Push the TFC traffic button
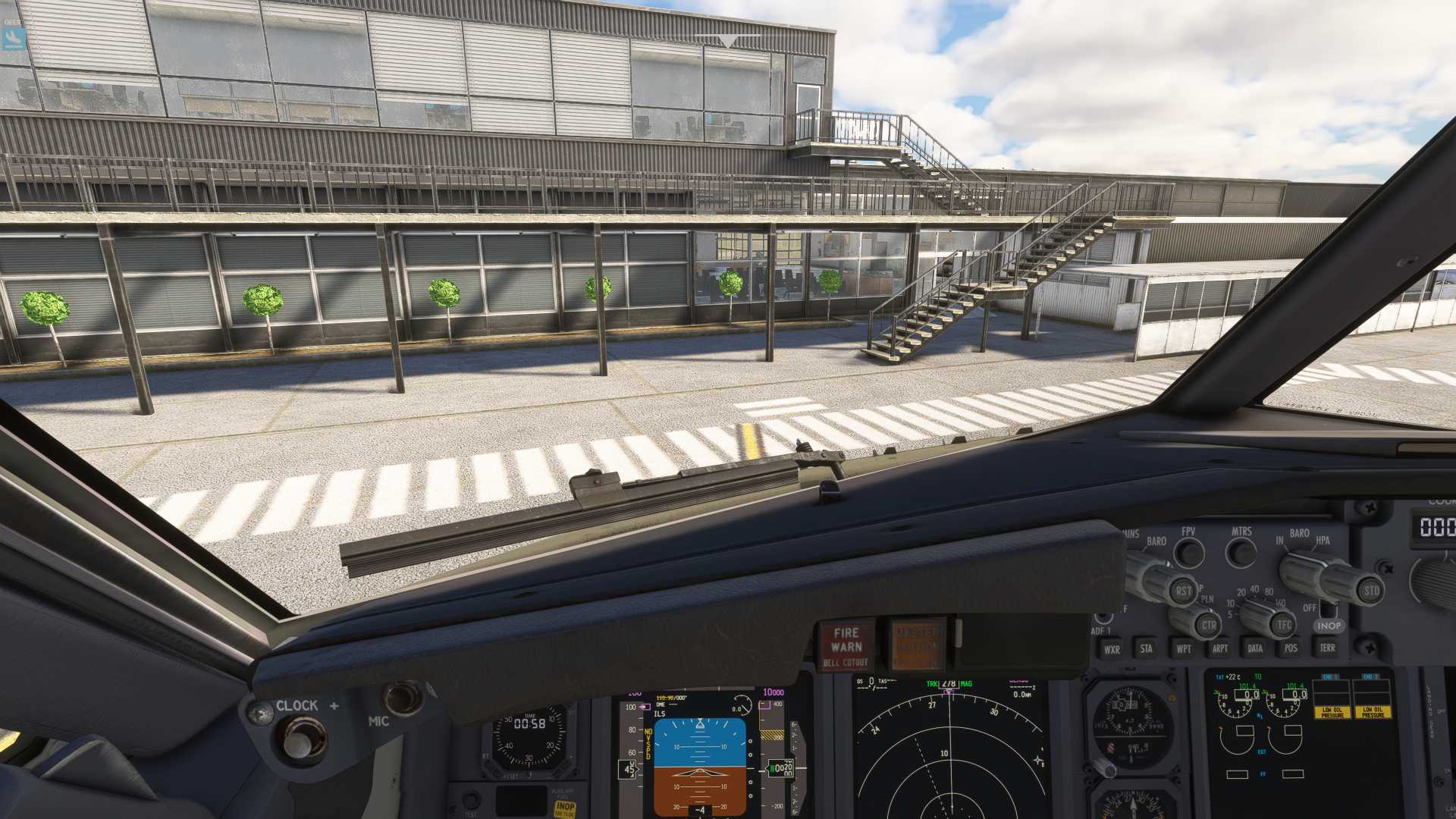Screen dimensions: 1456x819 pyautogui.click(x=1283, y=626)
